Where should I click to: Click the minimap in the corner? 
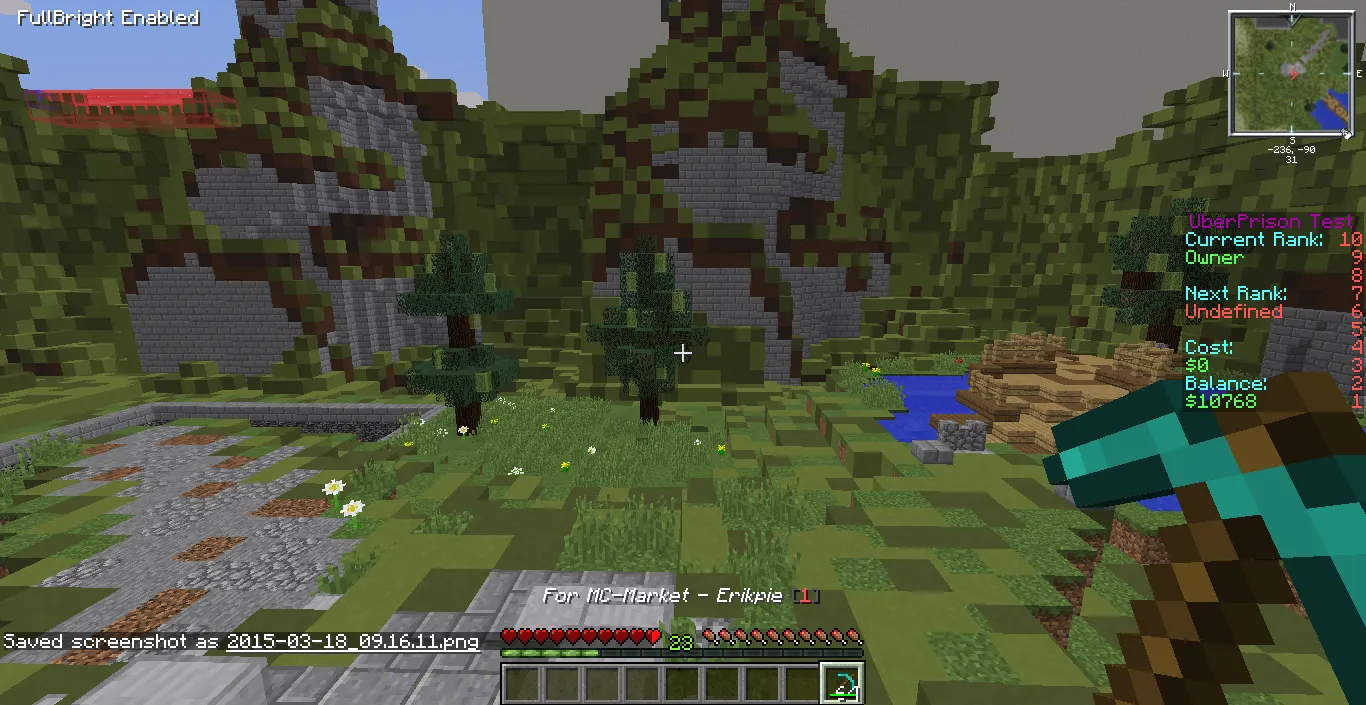click(x=1293, y=73)
